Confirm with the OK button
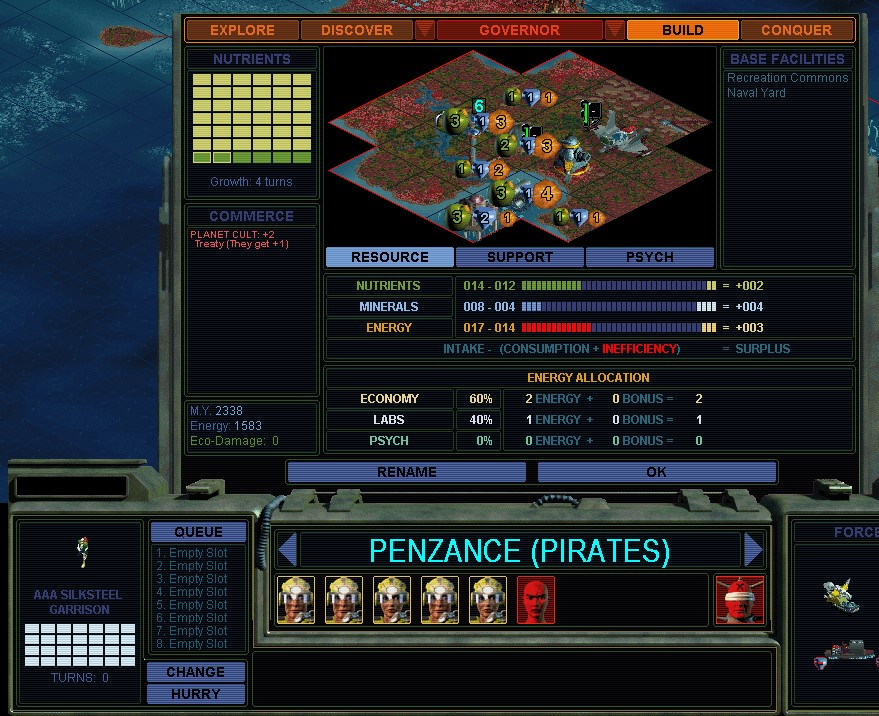 pos(656,472)
